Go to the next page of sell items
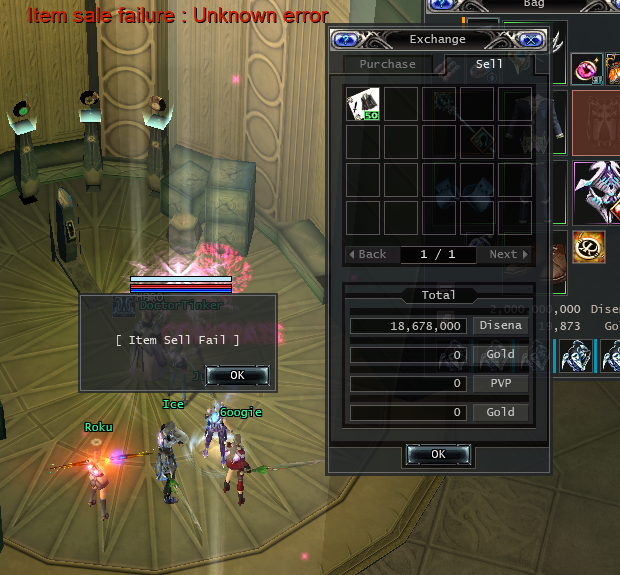The width and height of the screenshot is (620, 575). [x=509, y=254]
